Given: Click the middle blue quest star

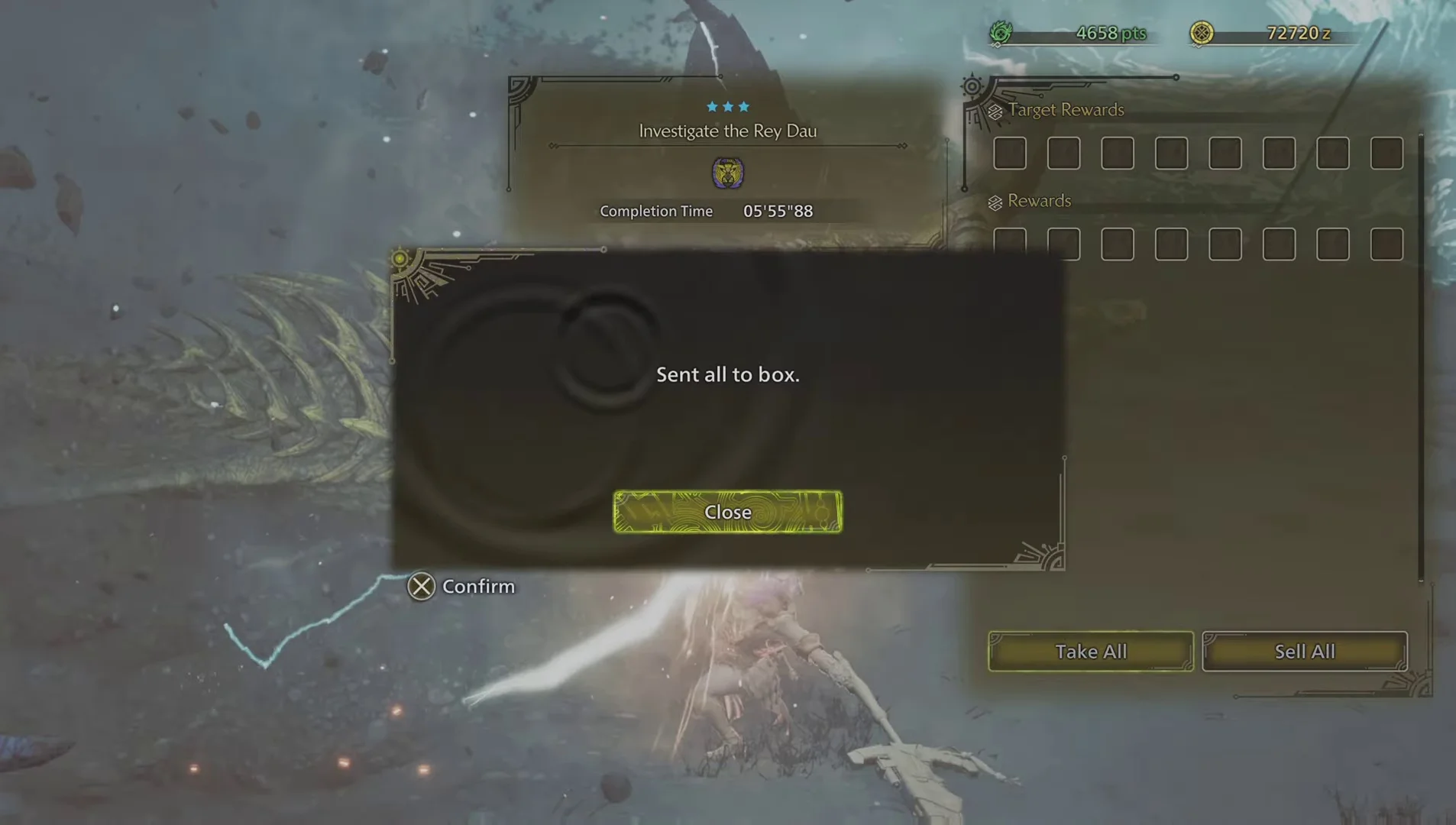Looking at the screenshot, I should tap(727, 107).
